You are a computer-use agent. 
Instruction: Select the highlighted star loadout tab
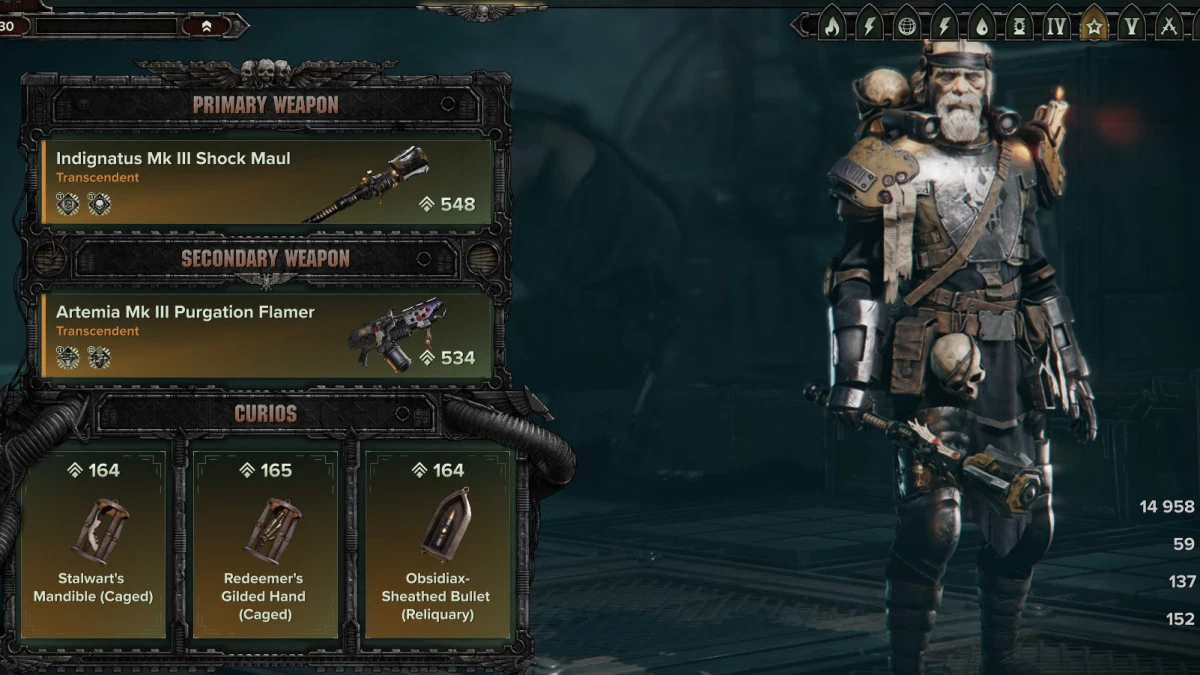click(x=1094, y=27)
